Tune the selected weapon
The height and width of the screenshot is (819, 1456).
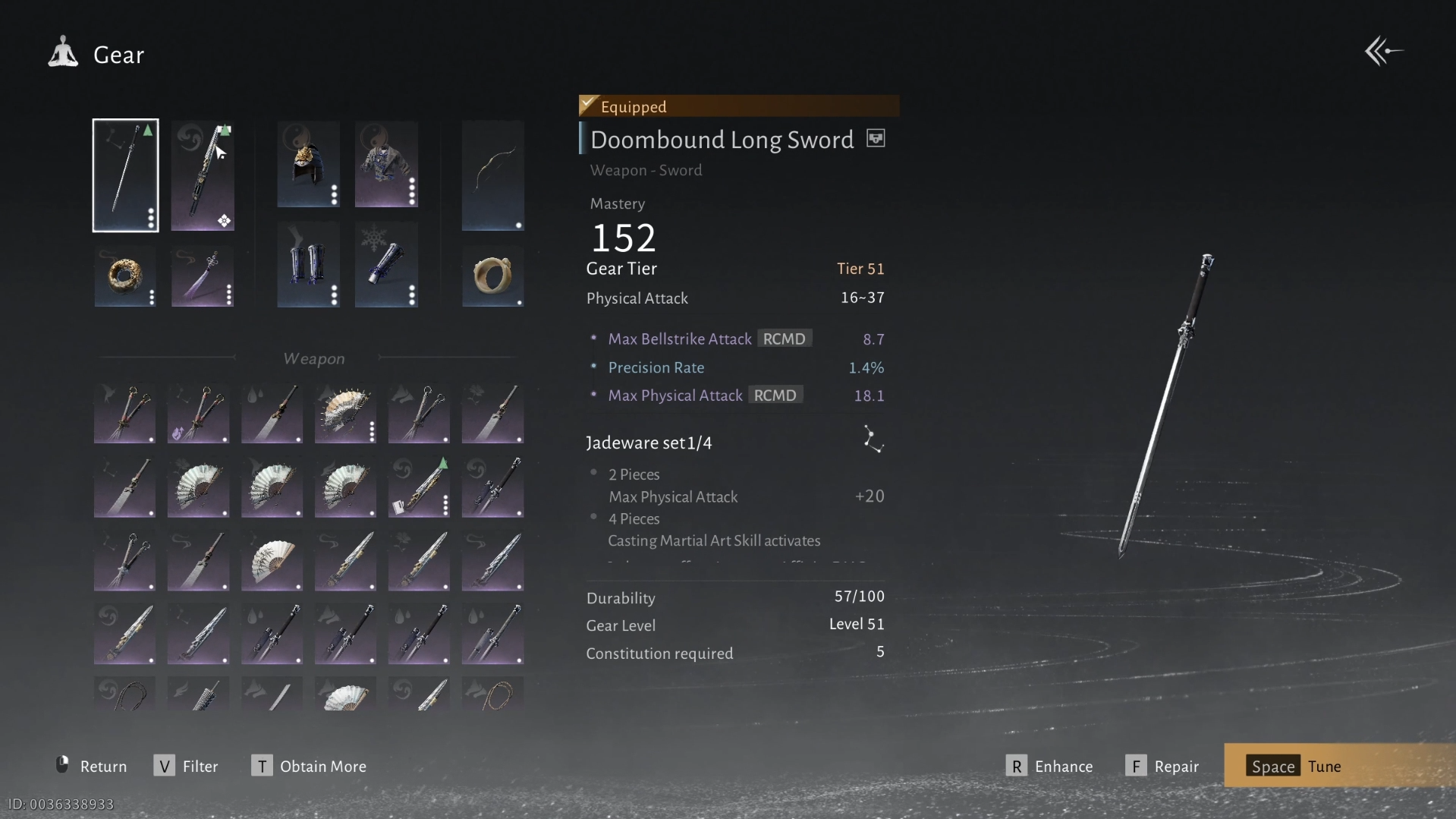[1296, 766]
